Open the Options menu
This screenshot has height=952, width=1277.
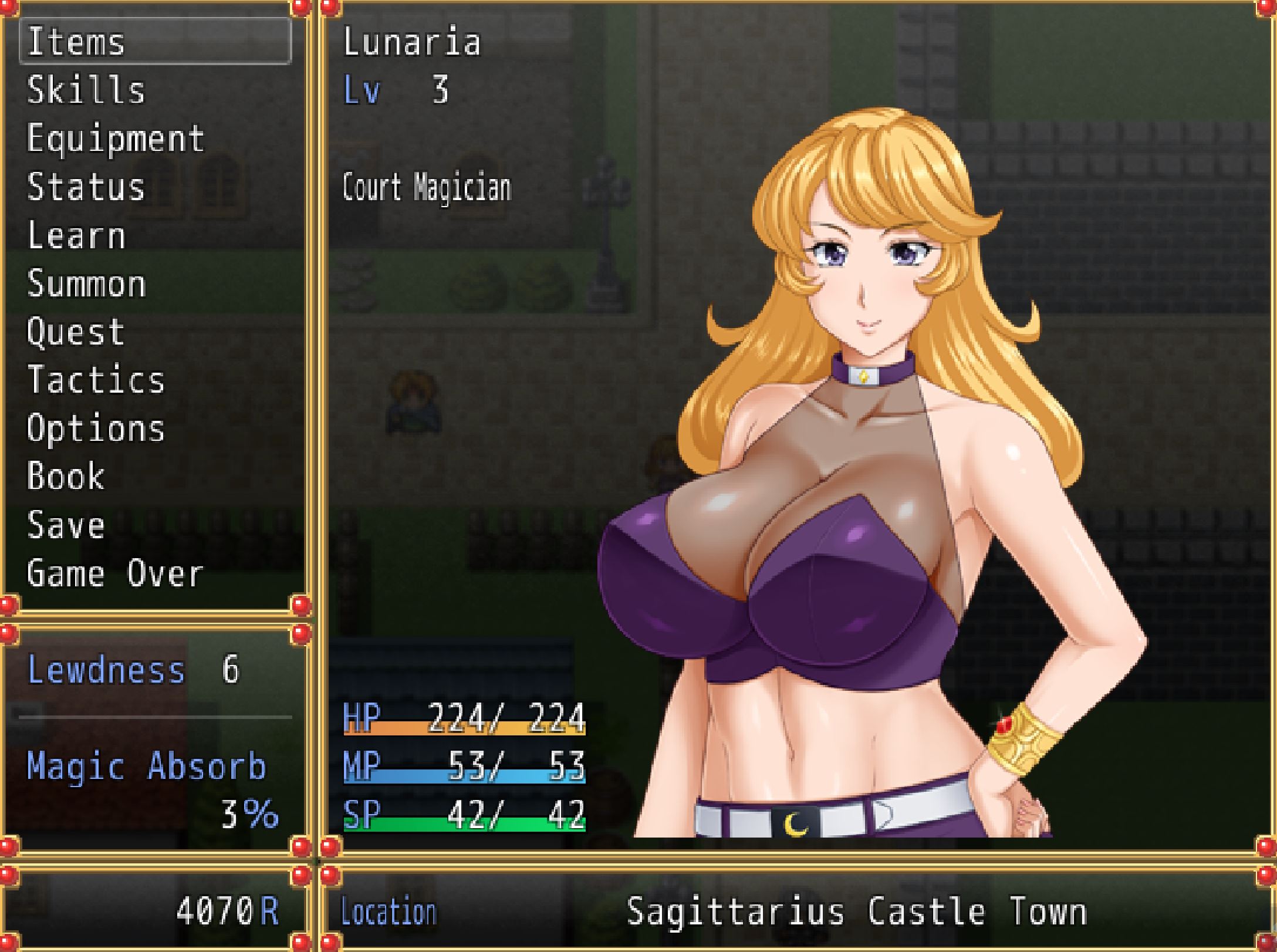[x=96, y=428]
